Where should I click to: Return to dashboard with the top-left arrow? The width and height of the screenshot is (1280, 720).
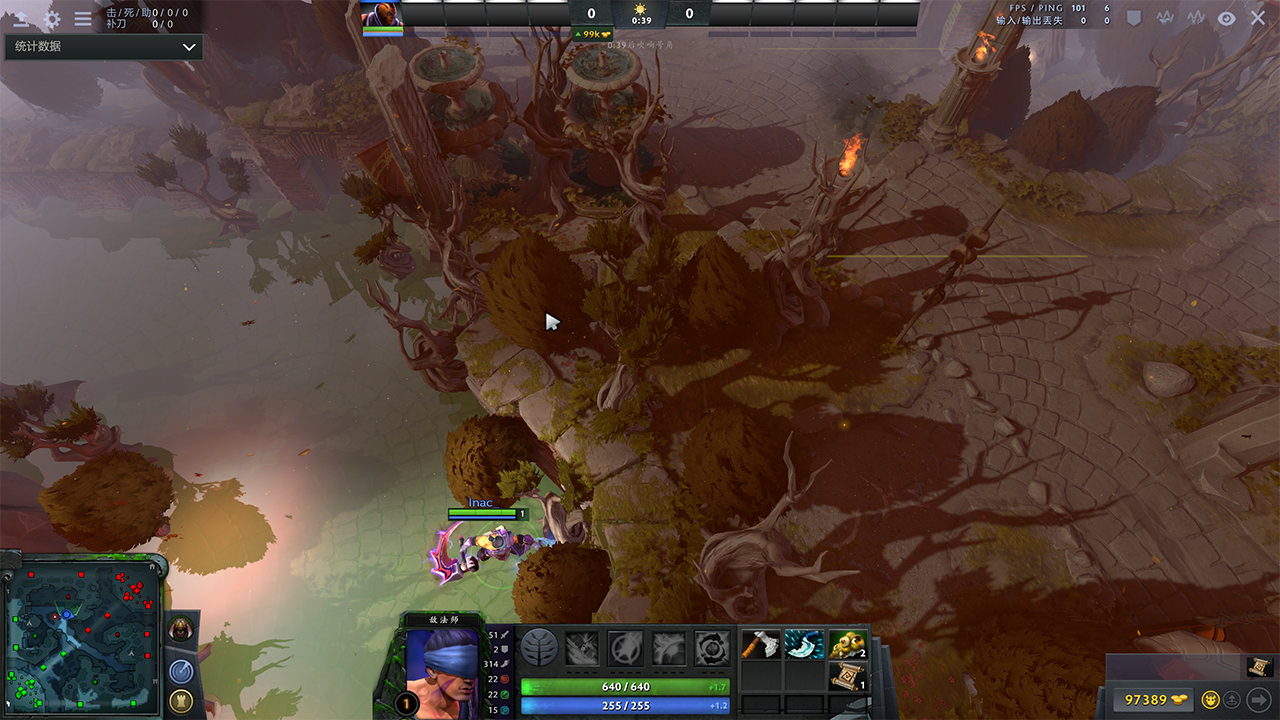20,19
